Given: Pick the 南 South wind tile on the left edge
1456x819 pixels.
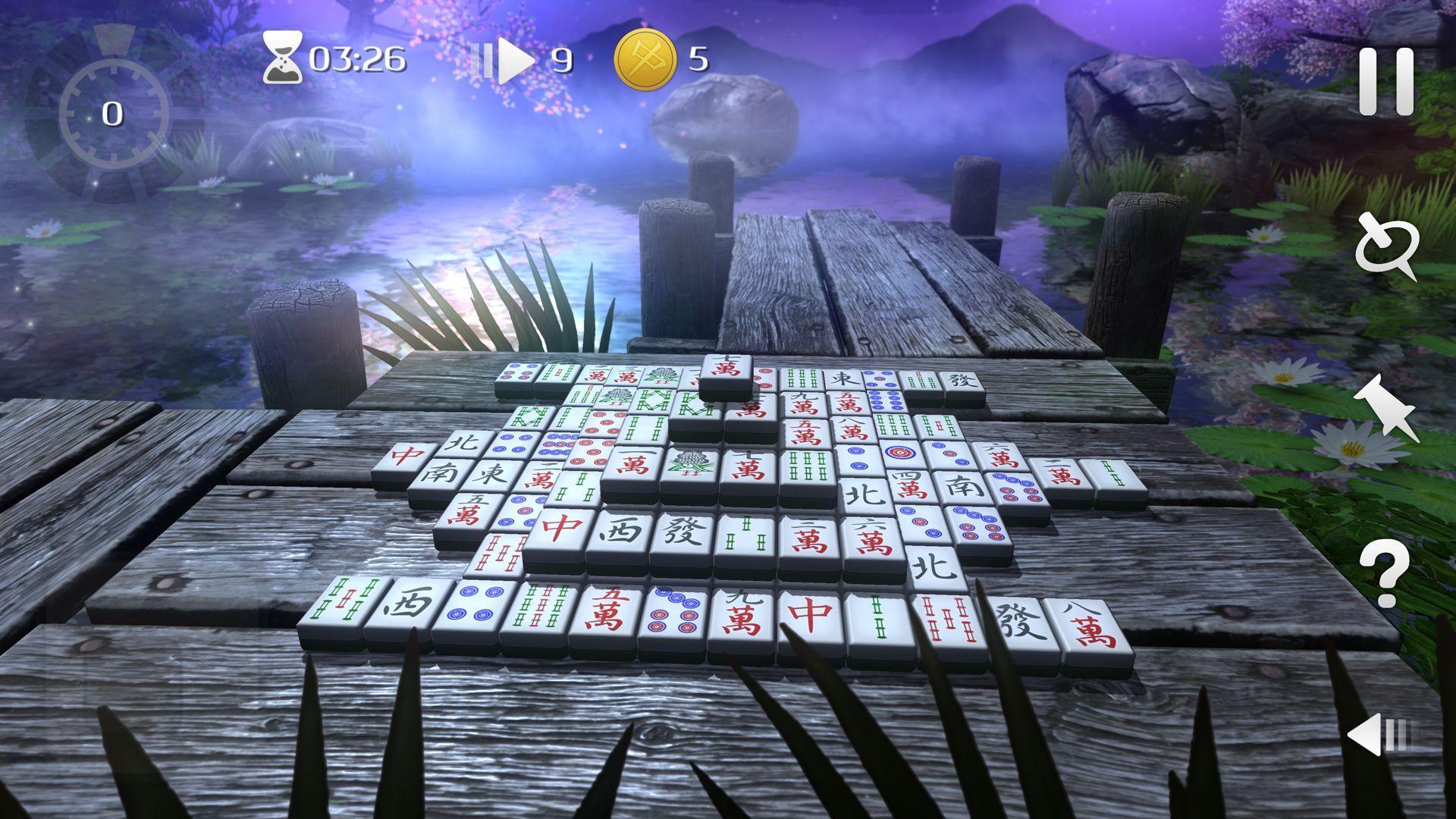Looking at the screenshot, I should pos(440,472).
